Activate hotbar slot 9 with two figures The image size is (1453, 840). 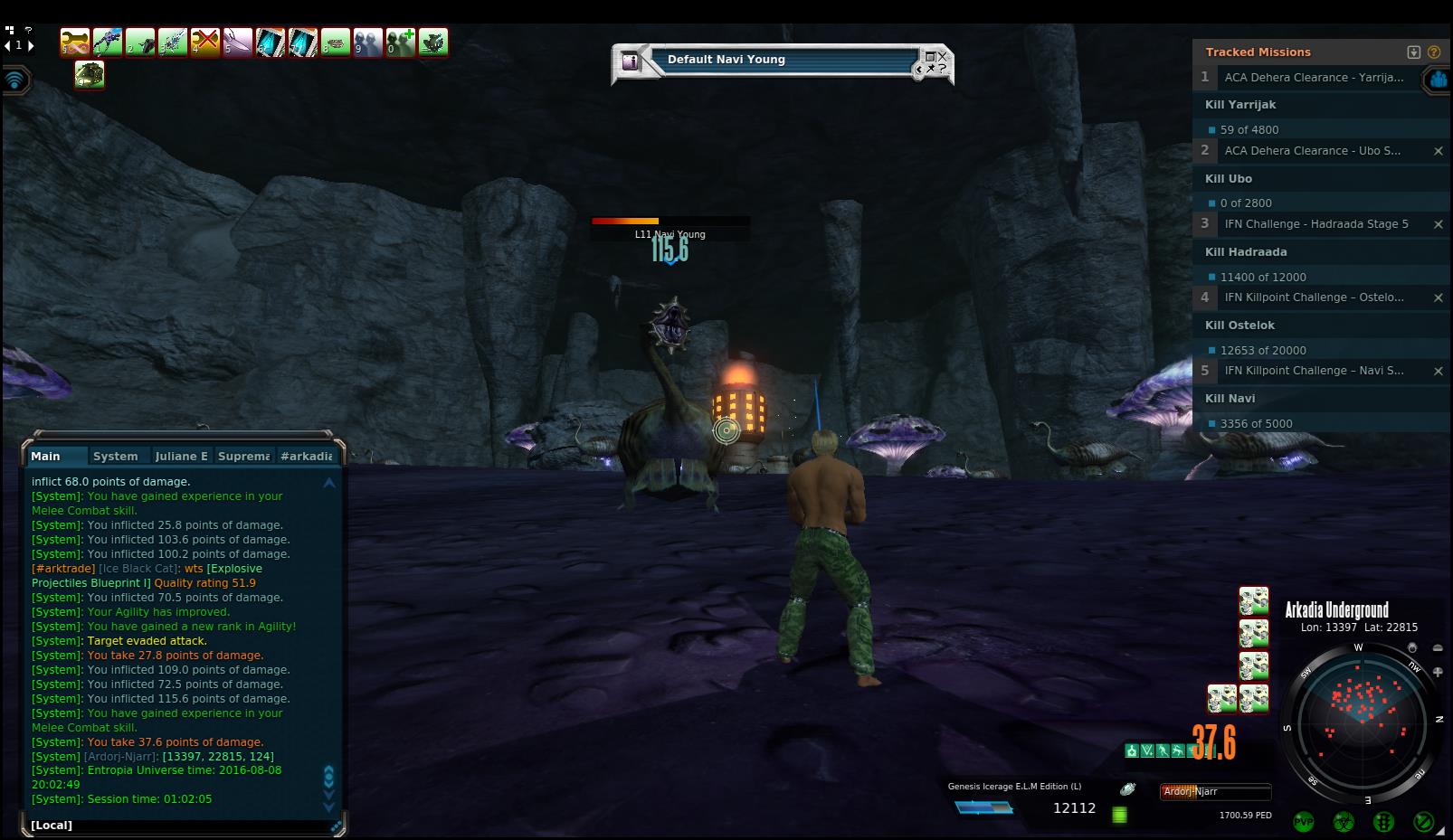(x=367, y=42)
